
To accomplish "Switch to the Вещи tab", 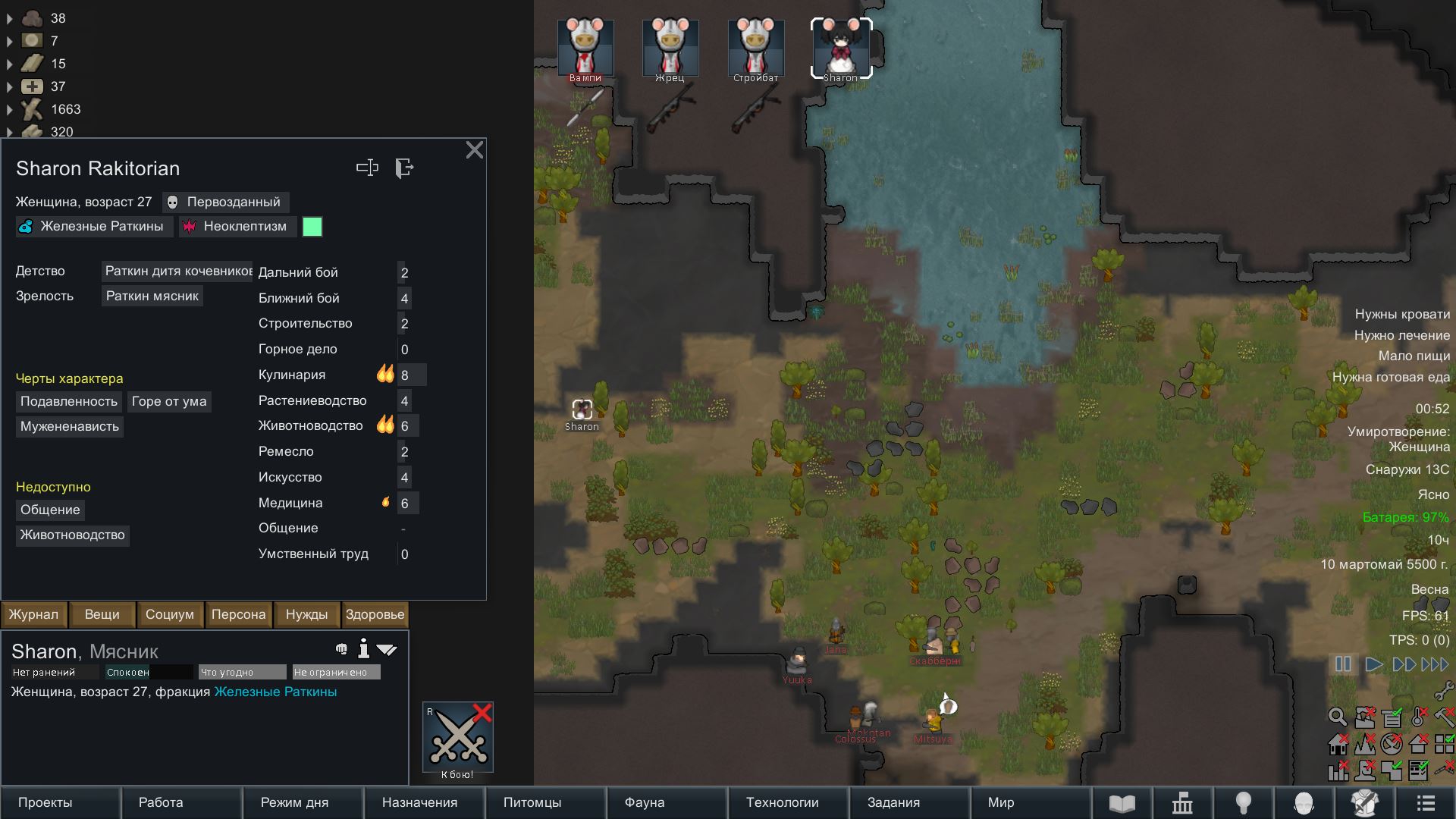I will click(x=102, y=614).
